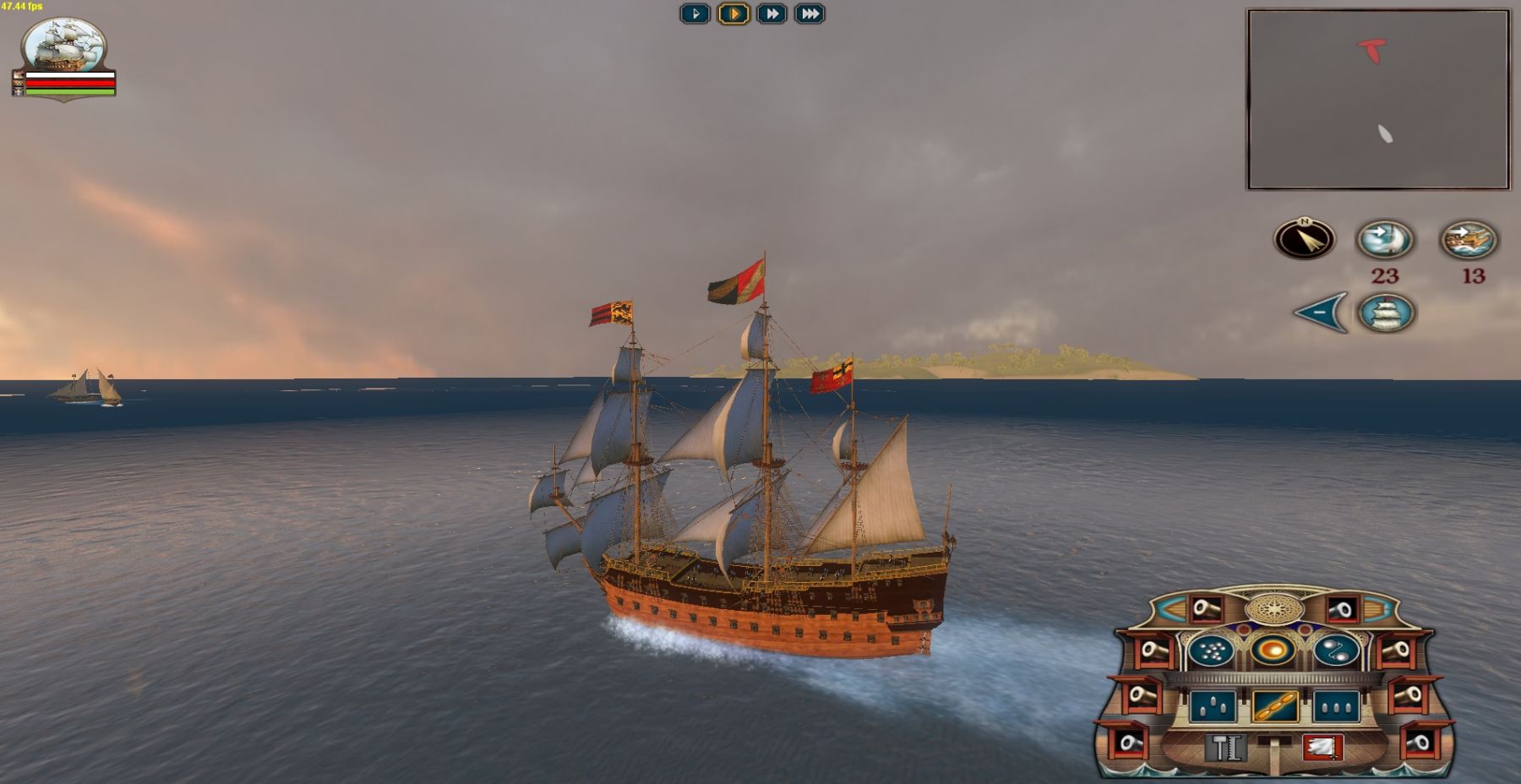The width and height of the screenshot is (1521, 784).
Task: Reduce sails with the blue minus arrow
Action: [x=1322, y=313]
